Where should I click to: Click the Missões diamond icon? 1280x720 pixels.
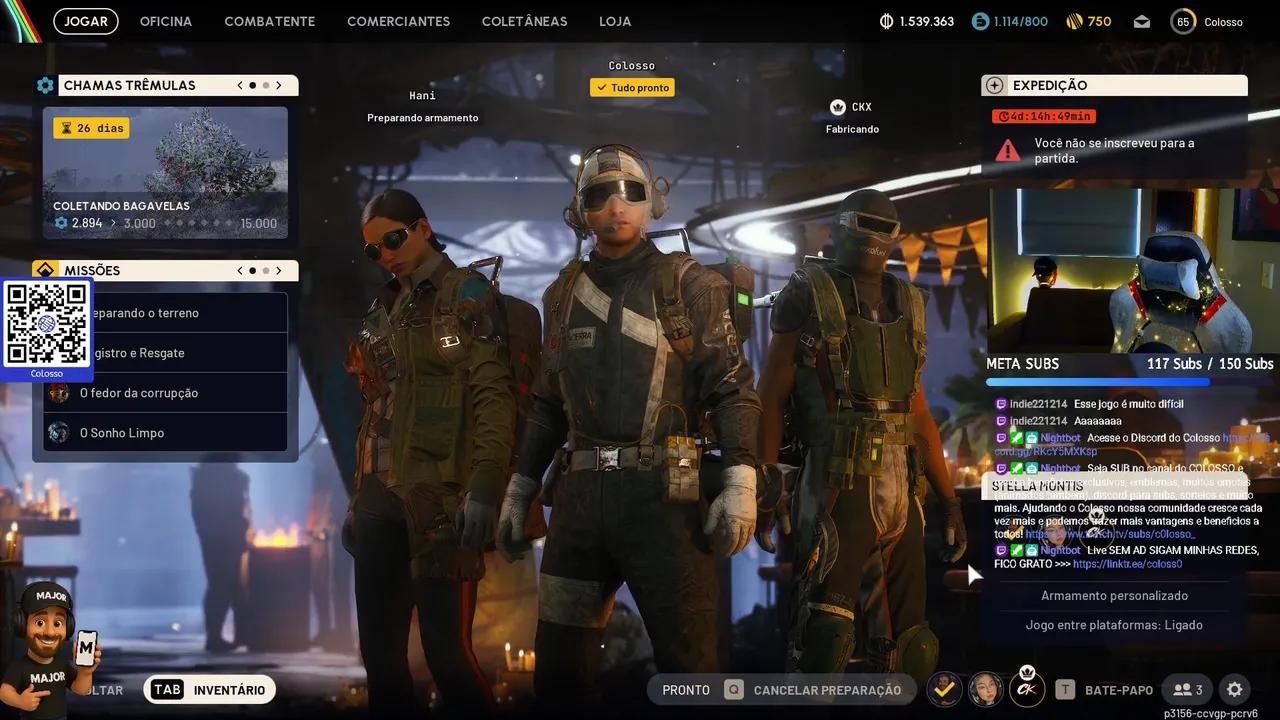[x=45, y=269]
